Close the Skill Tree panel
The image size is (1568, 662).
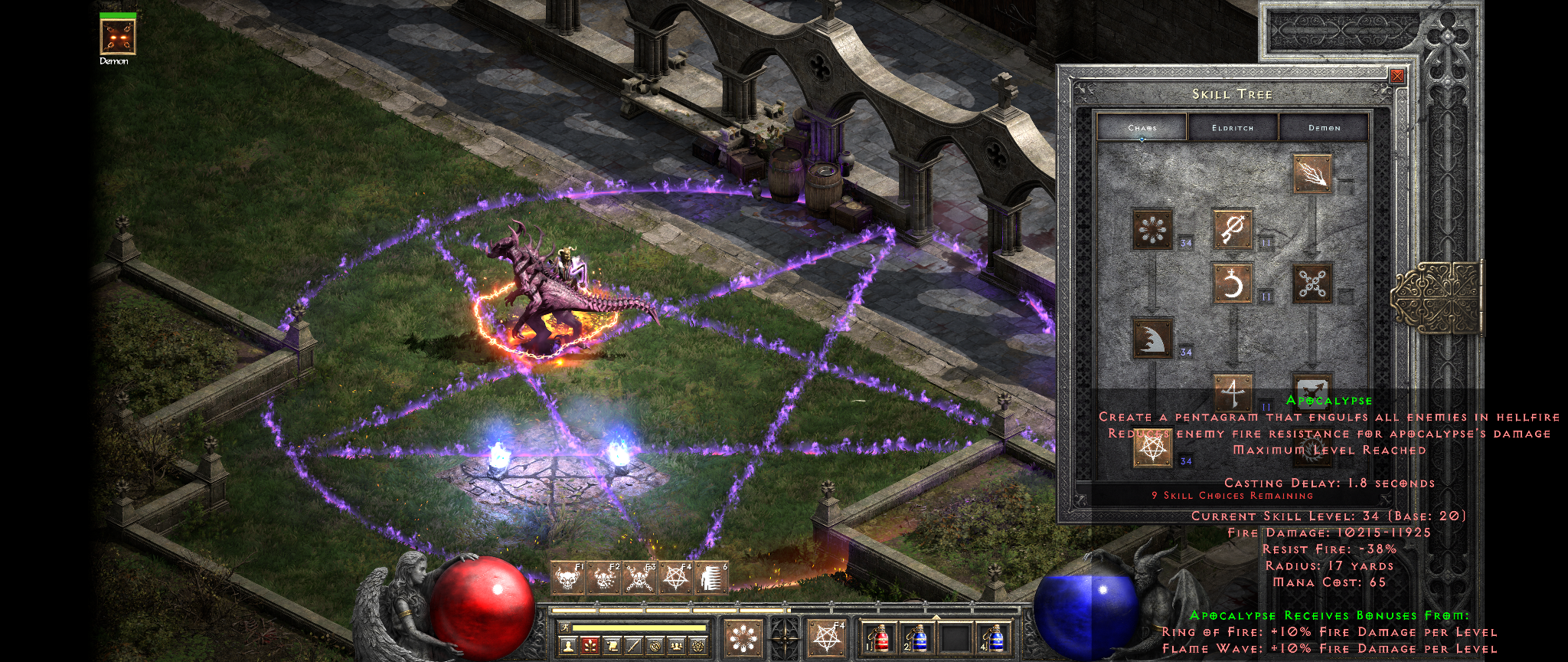pos(1397,76)
